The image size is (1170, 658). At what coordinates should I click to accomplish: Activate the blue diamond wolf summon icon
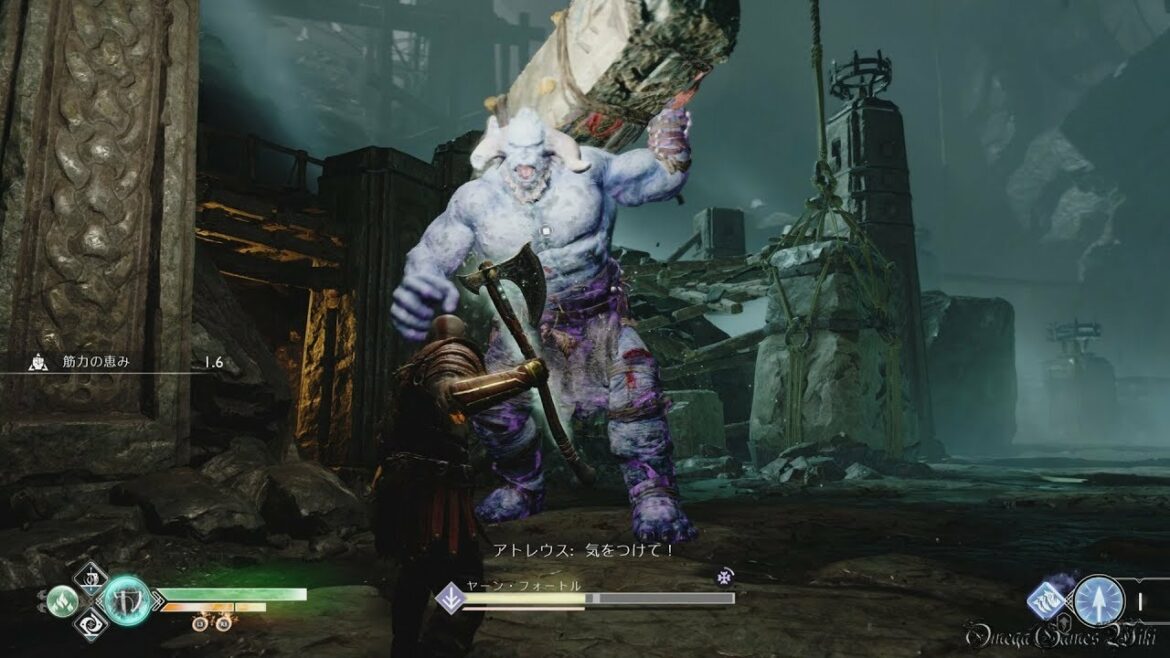[1048, 600]
